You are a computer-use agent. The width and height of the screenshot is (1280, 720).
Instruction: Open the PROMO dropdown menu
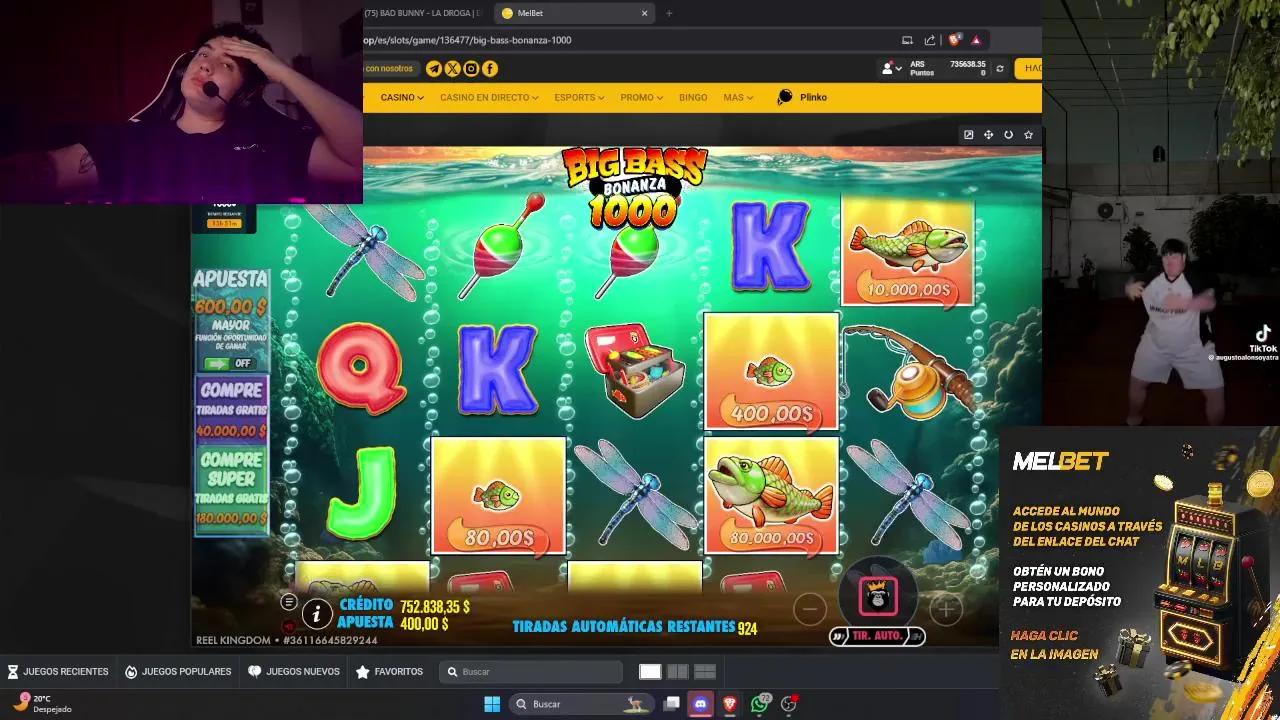(641, 97)
